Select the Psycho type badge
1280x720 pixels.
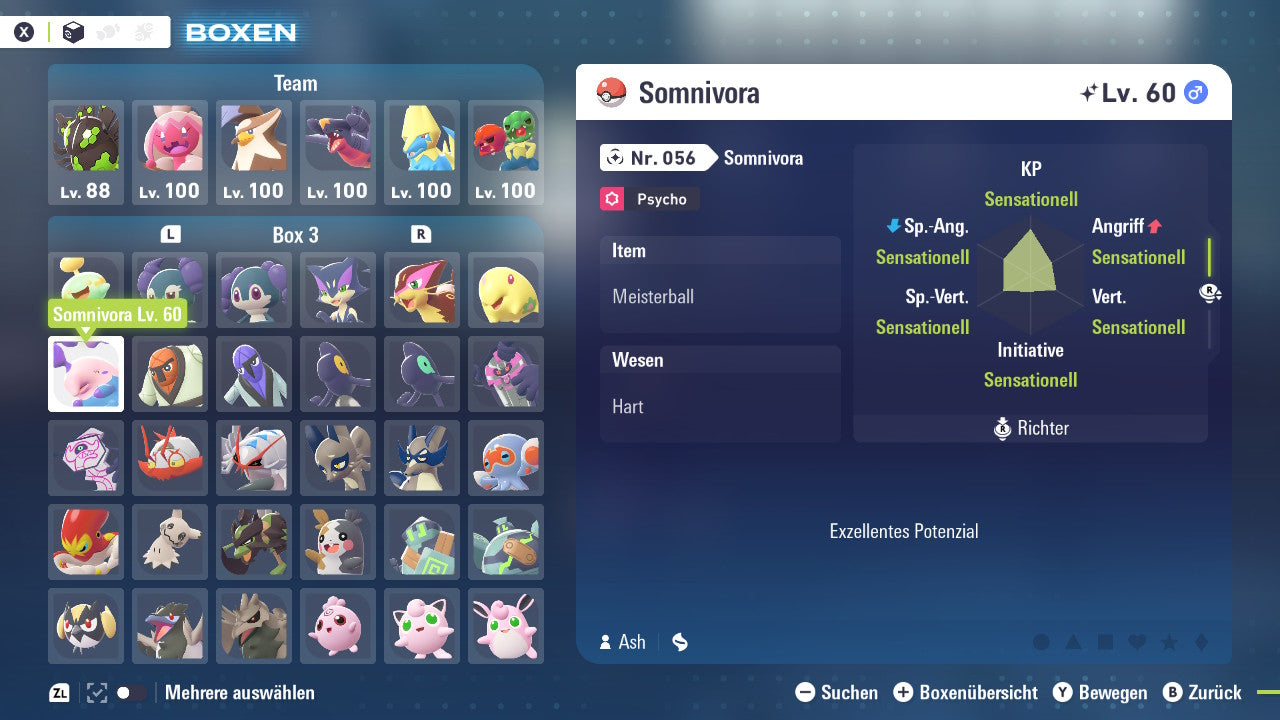648,199
